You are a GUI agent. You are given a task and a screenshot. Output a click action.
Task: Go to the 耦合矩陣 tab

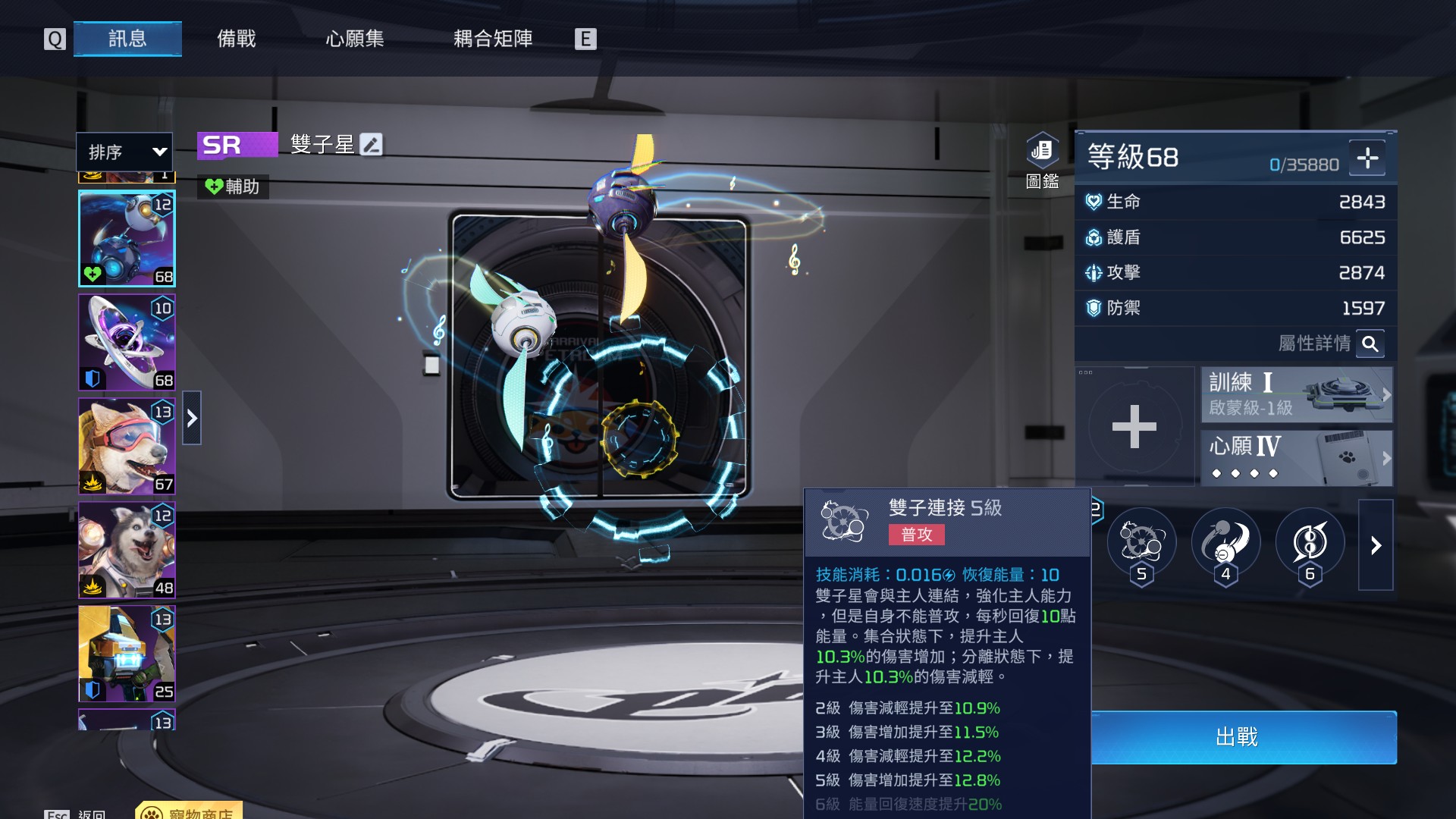tap(493, 39)
